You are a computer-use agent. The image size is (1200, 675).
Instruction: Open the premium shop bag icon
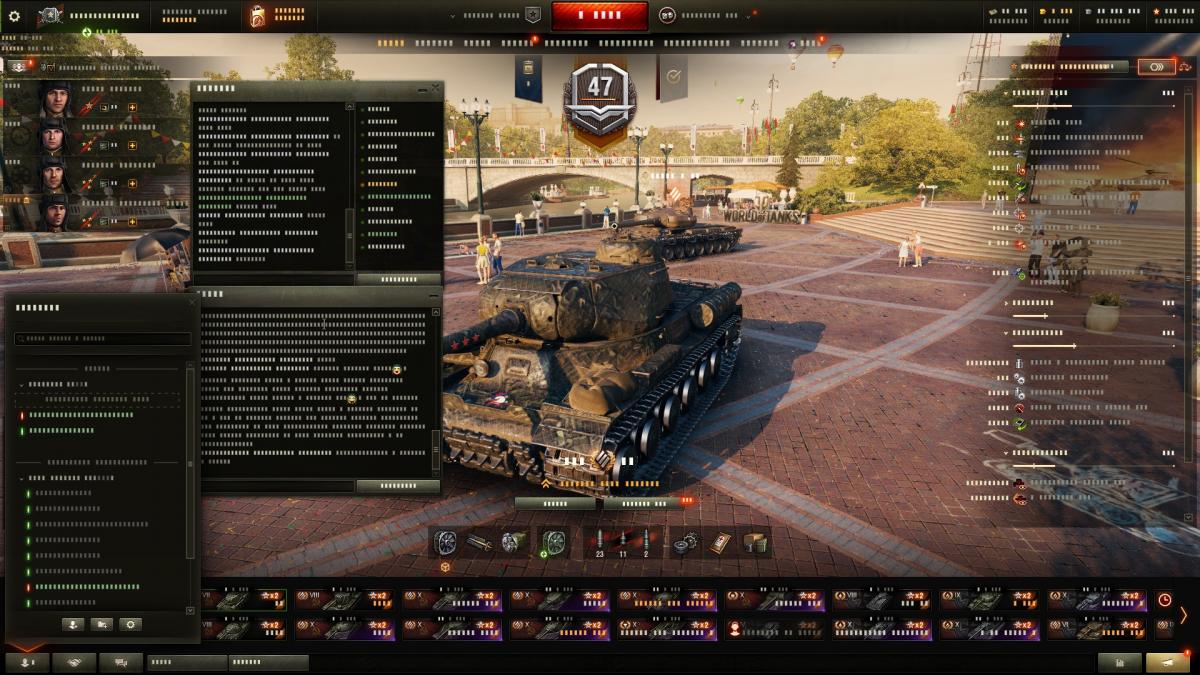point(258,16)
